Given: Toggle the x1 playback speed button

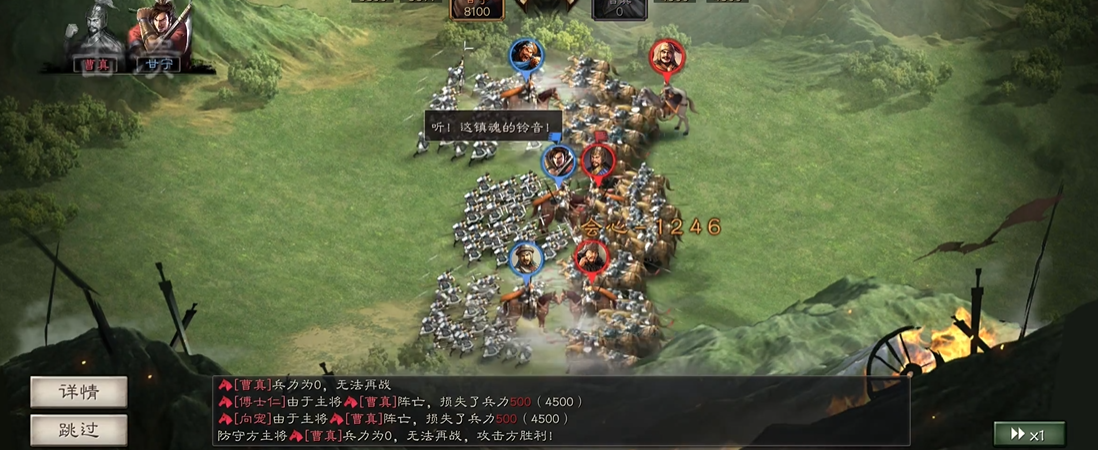Looking at the screenshot, I should pos(1028,434).
